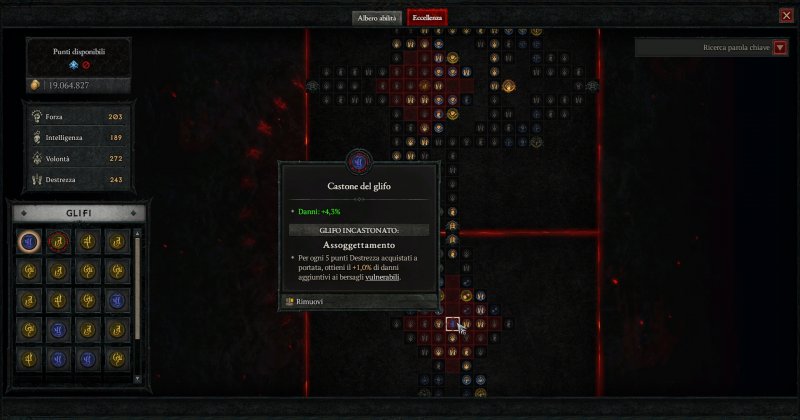Select the highlighted blue glyph in the Glifi list
Image resolution: width=800 pixels, height=420 pixels.
point(30,241)
